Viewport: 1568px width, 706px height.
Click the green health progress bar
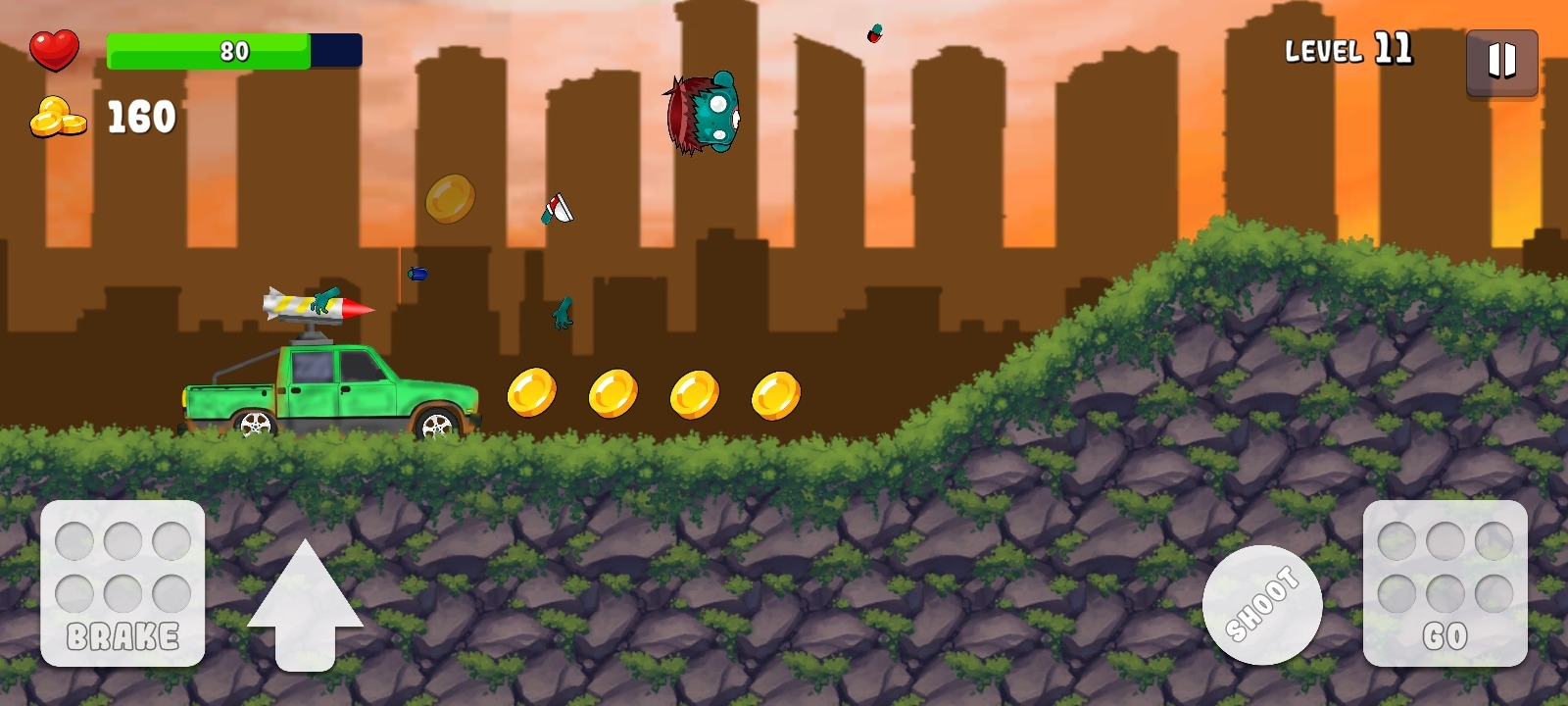(x=211, y=51)
